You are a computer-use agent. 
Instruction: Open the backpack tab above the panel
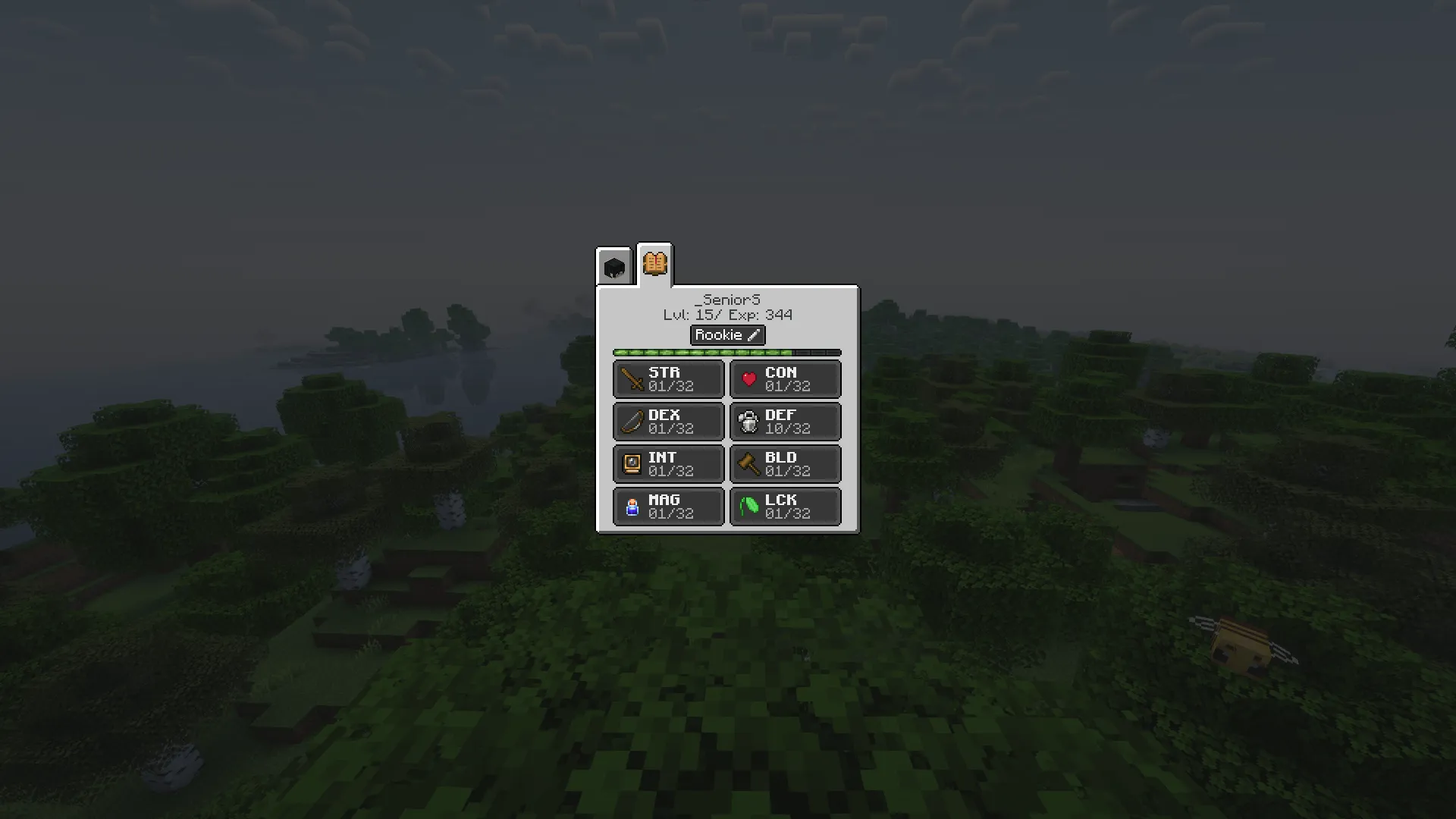pyautogui.click(x=613, y=265)
